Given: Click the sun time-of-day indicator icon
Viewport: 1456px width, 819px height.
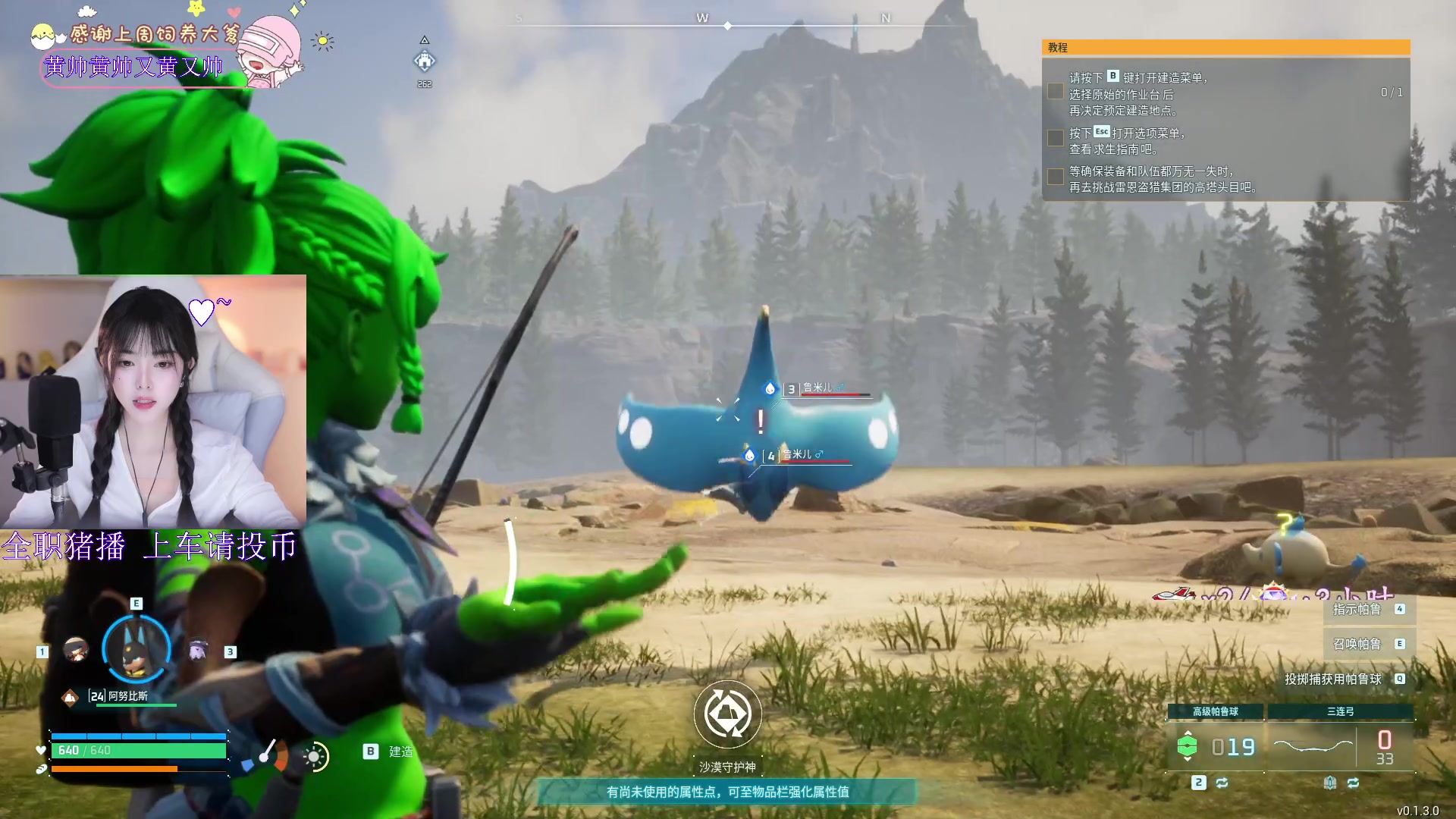Looking at the screenshot, I should 315,756.
